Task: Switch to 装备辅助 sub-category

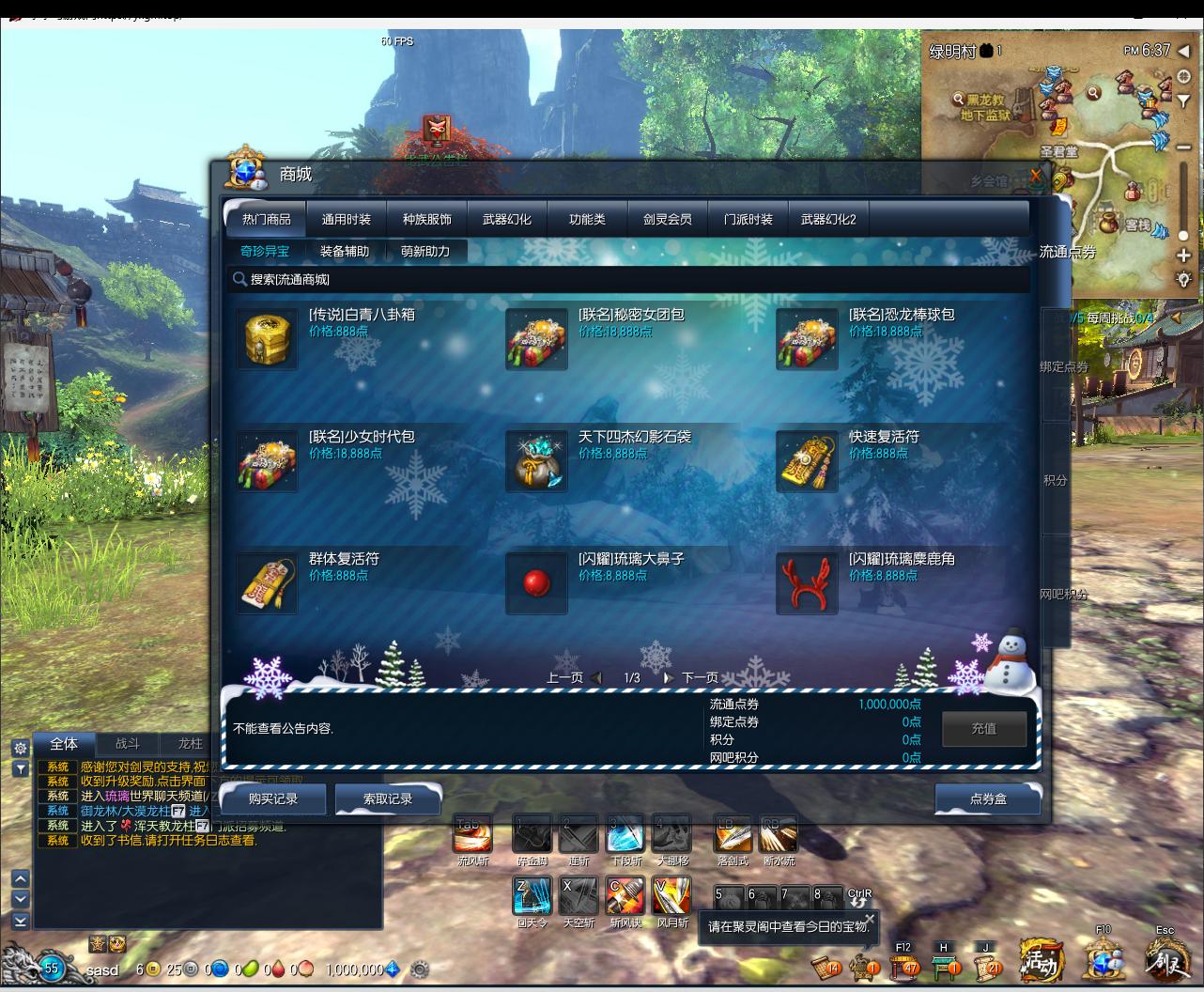Action: [345, 252]
